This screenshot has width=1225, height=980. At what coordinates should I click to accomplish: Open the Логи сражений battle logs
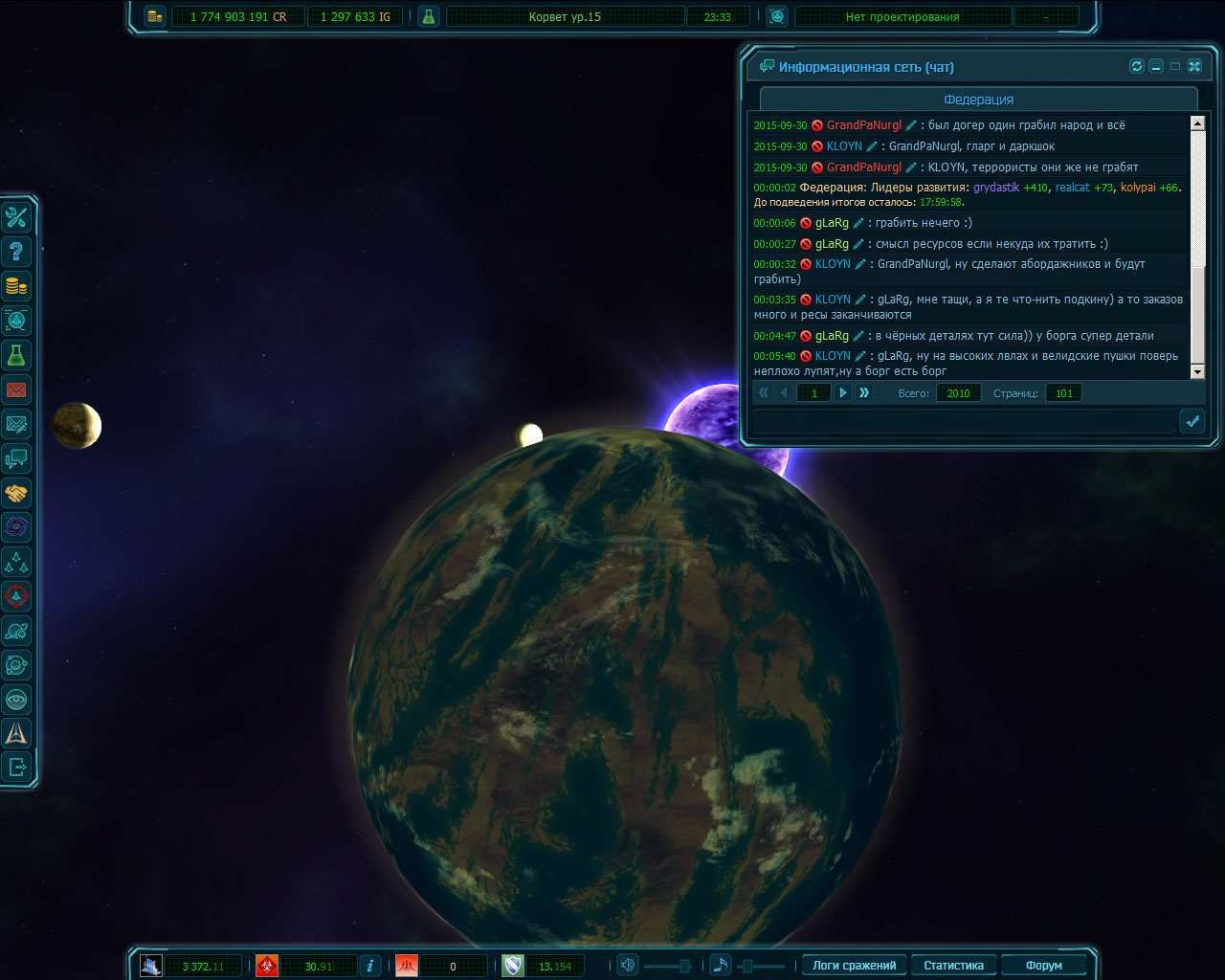tap(854, 966)
